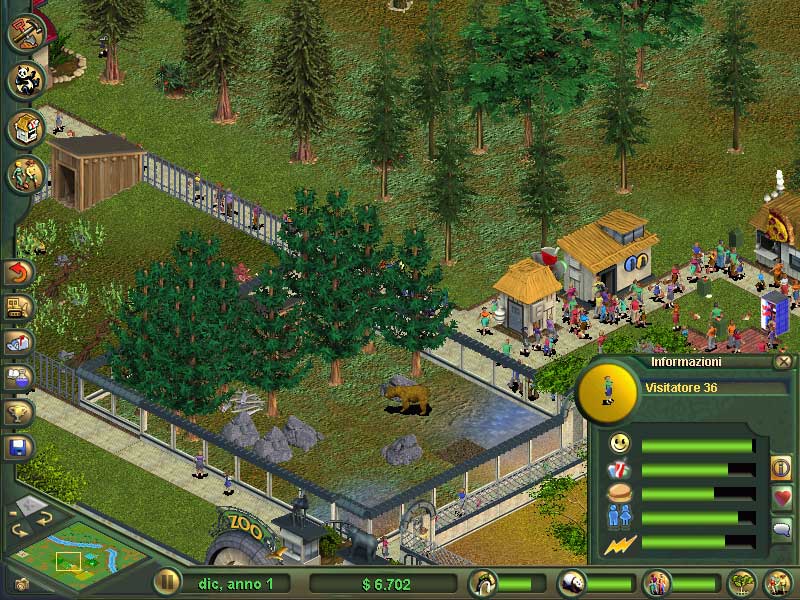The image size is (800, 600).
Task: Click the orange undo arrow button
Action: tap(19, 272)
